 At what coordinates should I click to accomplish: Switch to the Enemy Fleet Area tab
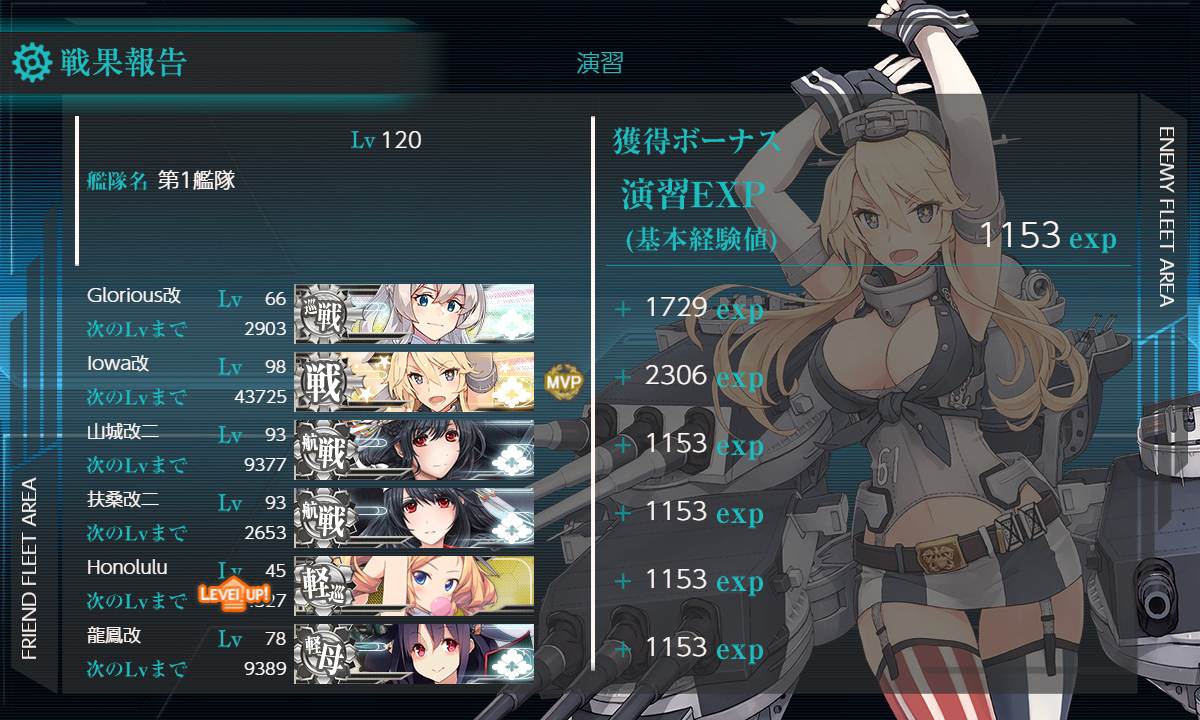pyautogui.click(x=1168, y=215)
